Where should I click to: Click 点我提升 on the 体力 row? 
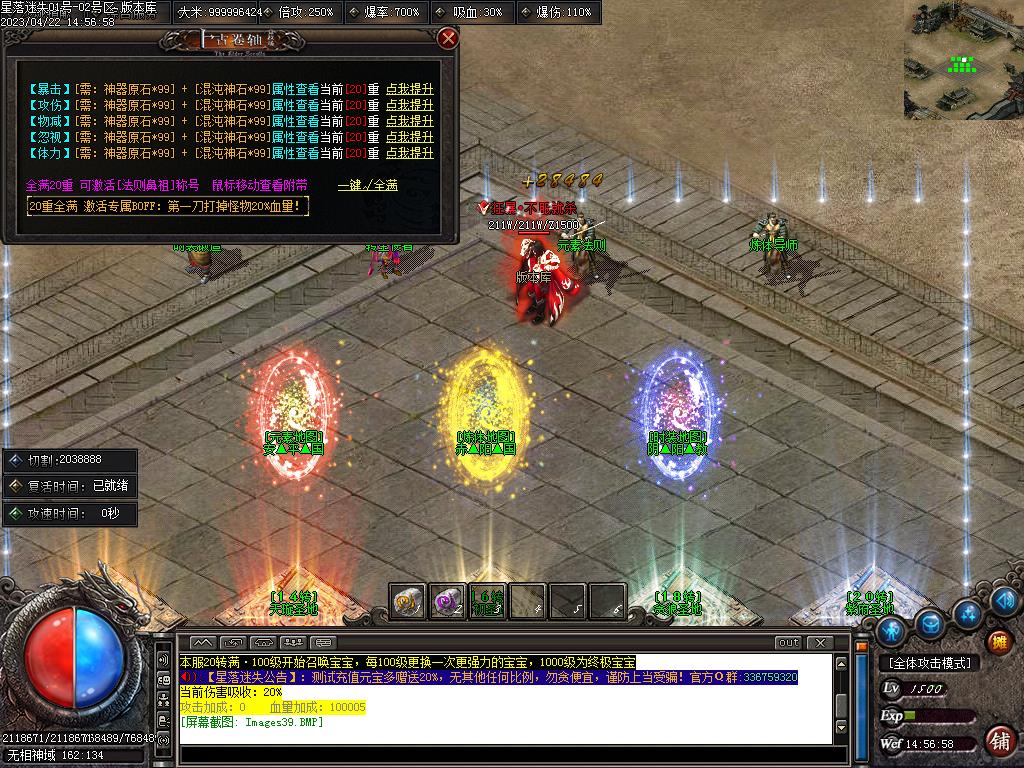point(410,153)
